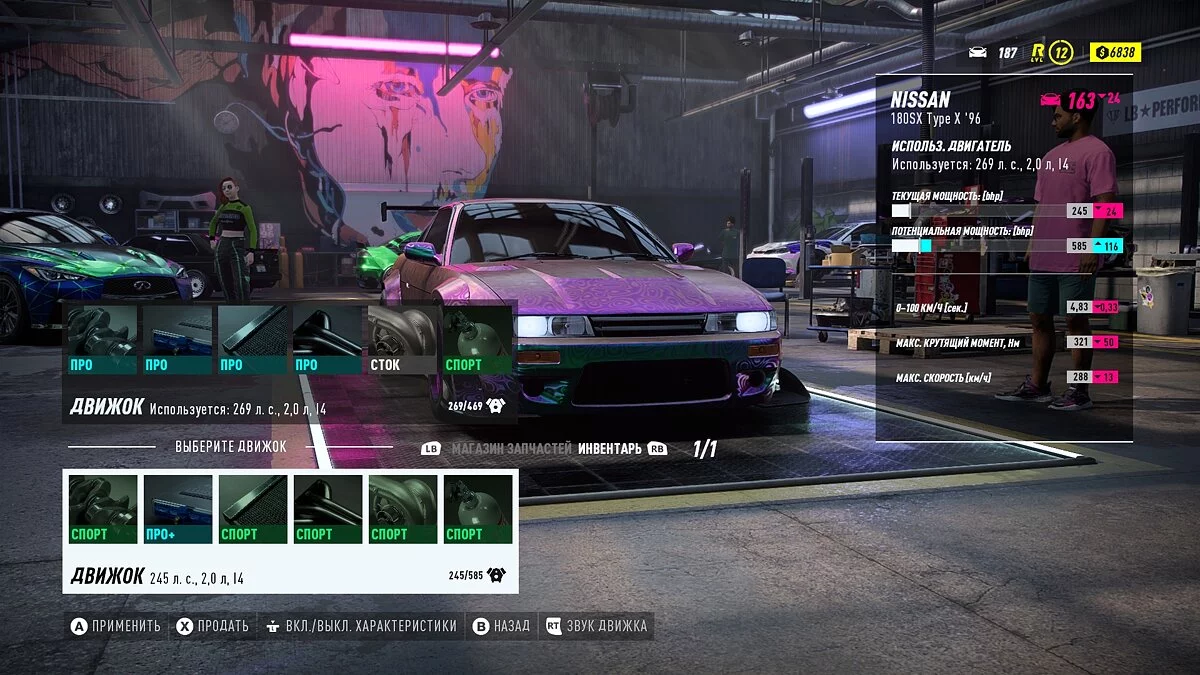
Task: Switch to the Магазин запчастей tab
Action: point(512,449)
